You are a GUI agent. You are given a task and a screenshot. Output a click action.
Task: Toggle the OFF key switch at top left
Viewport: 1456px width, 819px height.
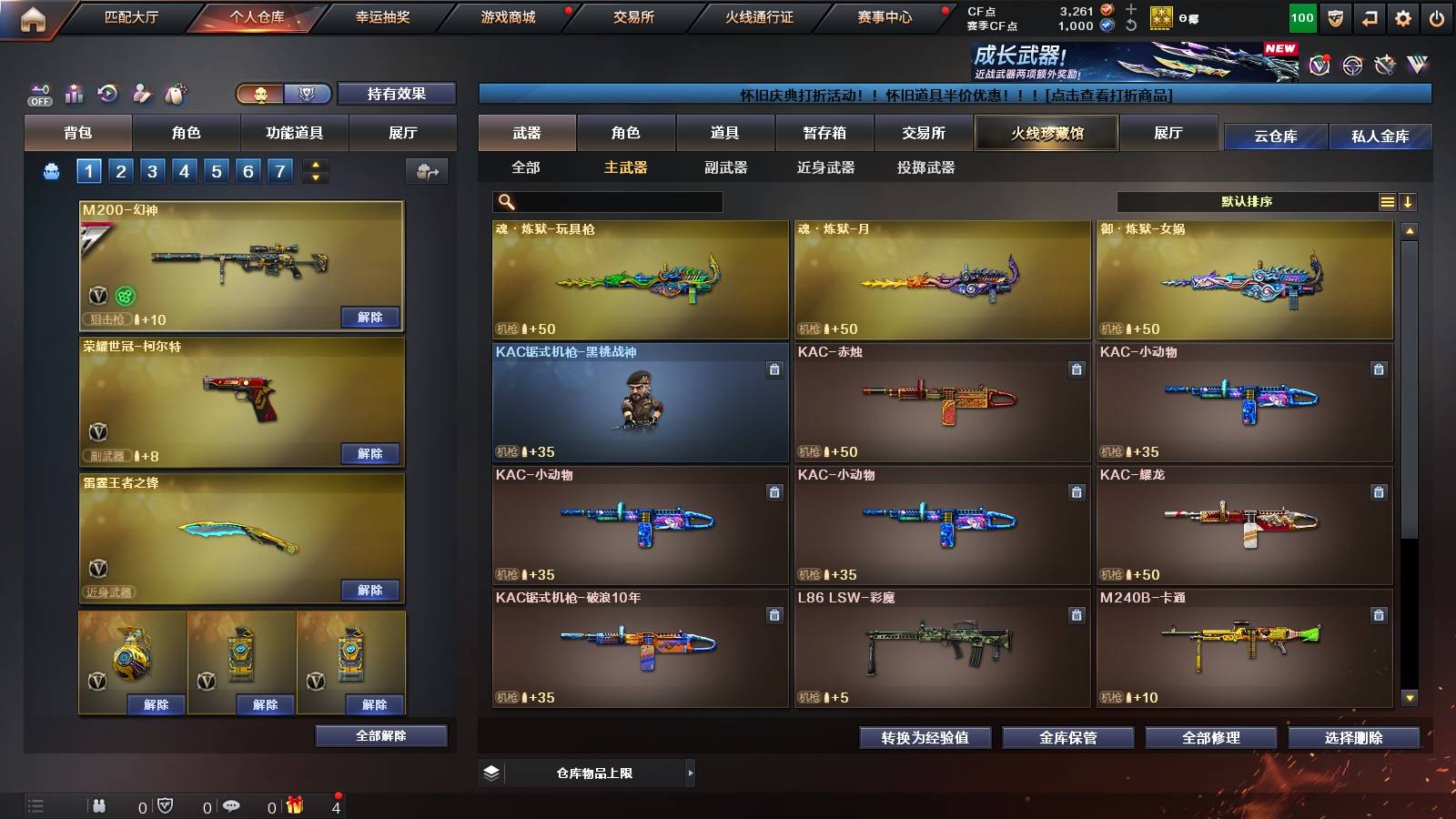coord(38,89)
